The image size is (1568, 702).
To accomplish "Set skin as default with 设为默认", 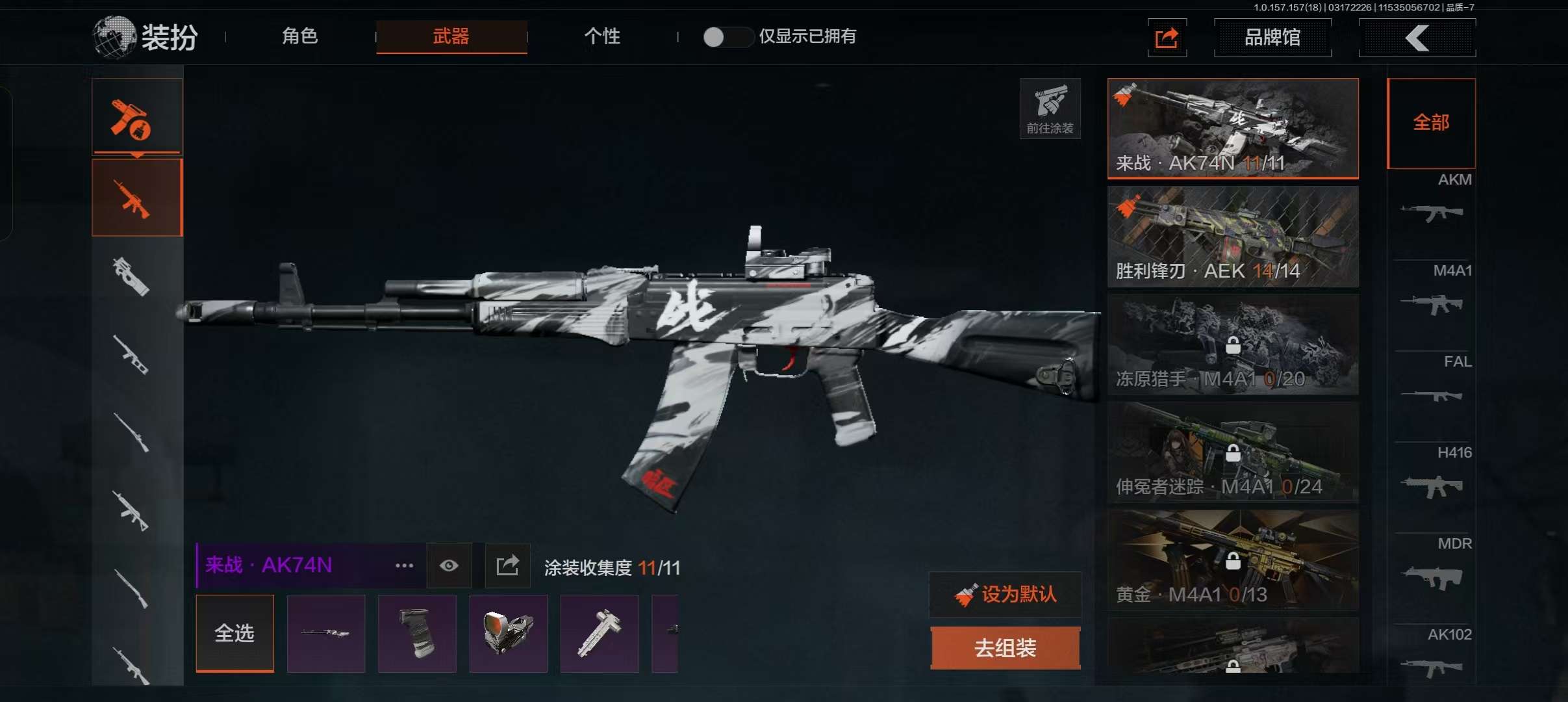I will 1005,594.
